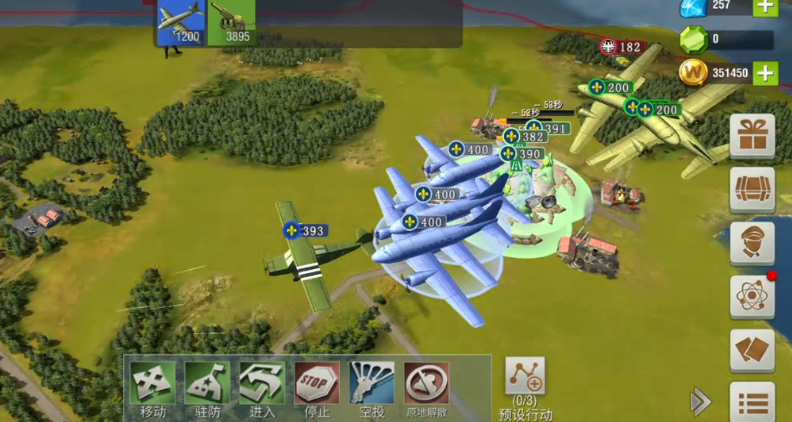The width and height of the screenshot is (792, 422).
Task: Open preset actions (预设行动) panel
Action: pos(525,384)
